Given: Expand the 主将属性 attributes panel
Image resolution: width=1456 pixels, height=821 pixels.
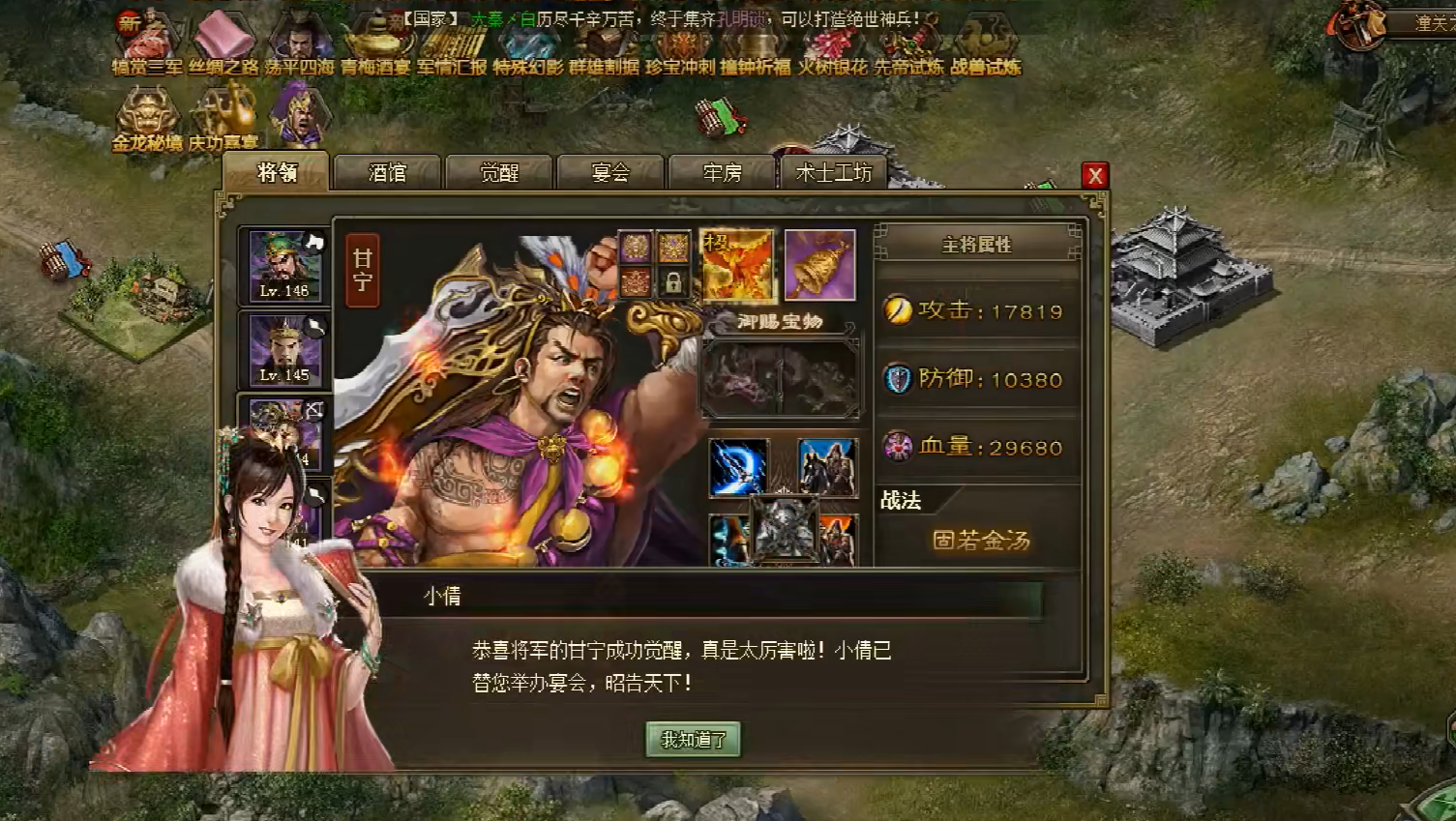Looking at the screenshot, I should pyautogui.click(x=977, y=245).
